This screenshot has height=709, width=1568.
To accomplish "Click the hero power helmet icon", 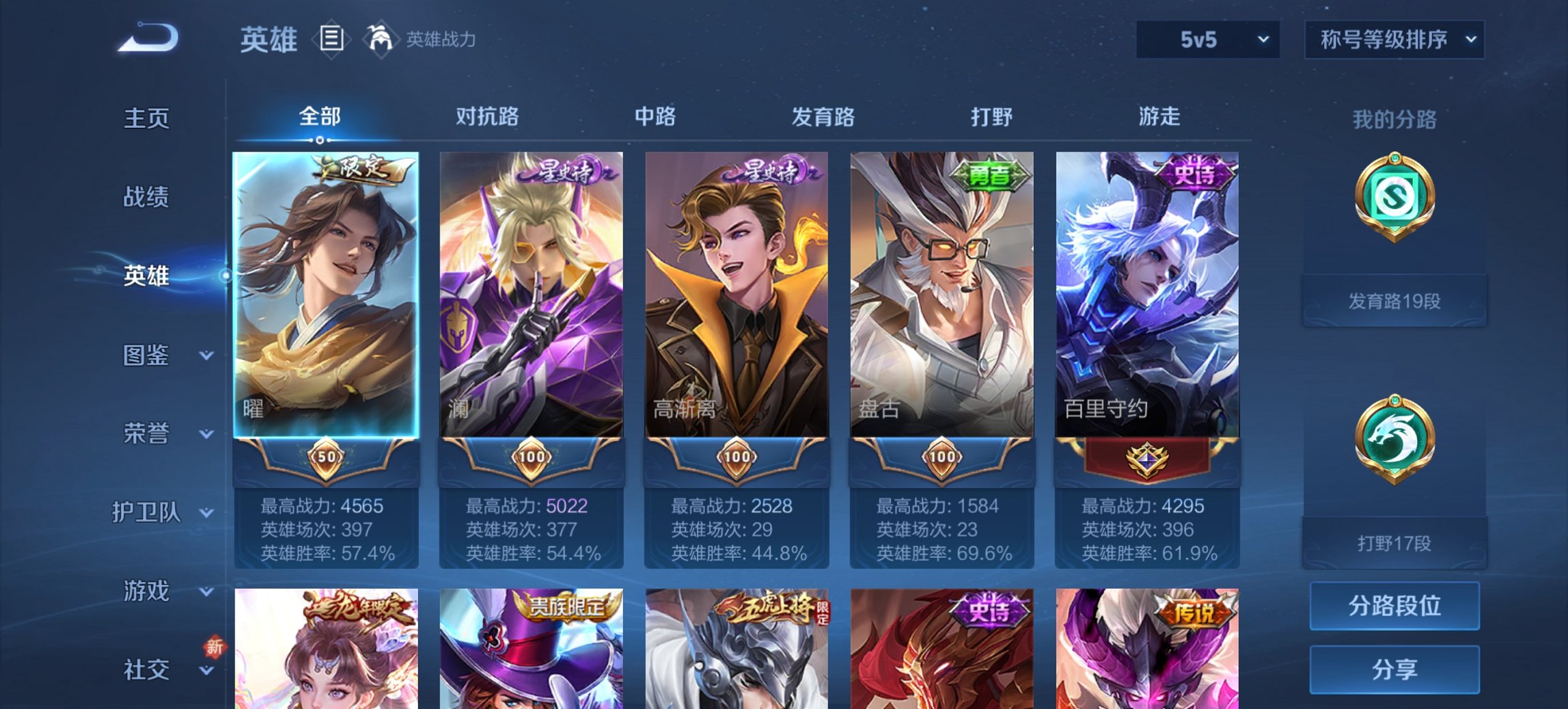I will (x=381, y=39).
